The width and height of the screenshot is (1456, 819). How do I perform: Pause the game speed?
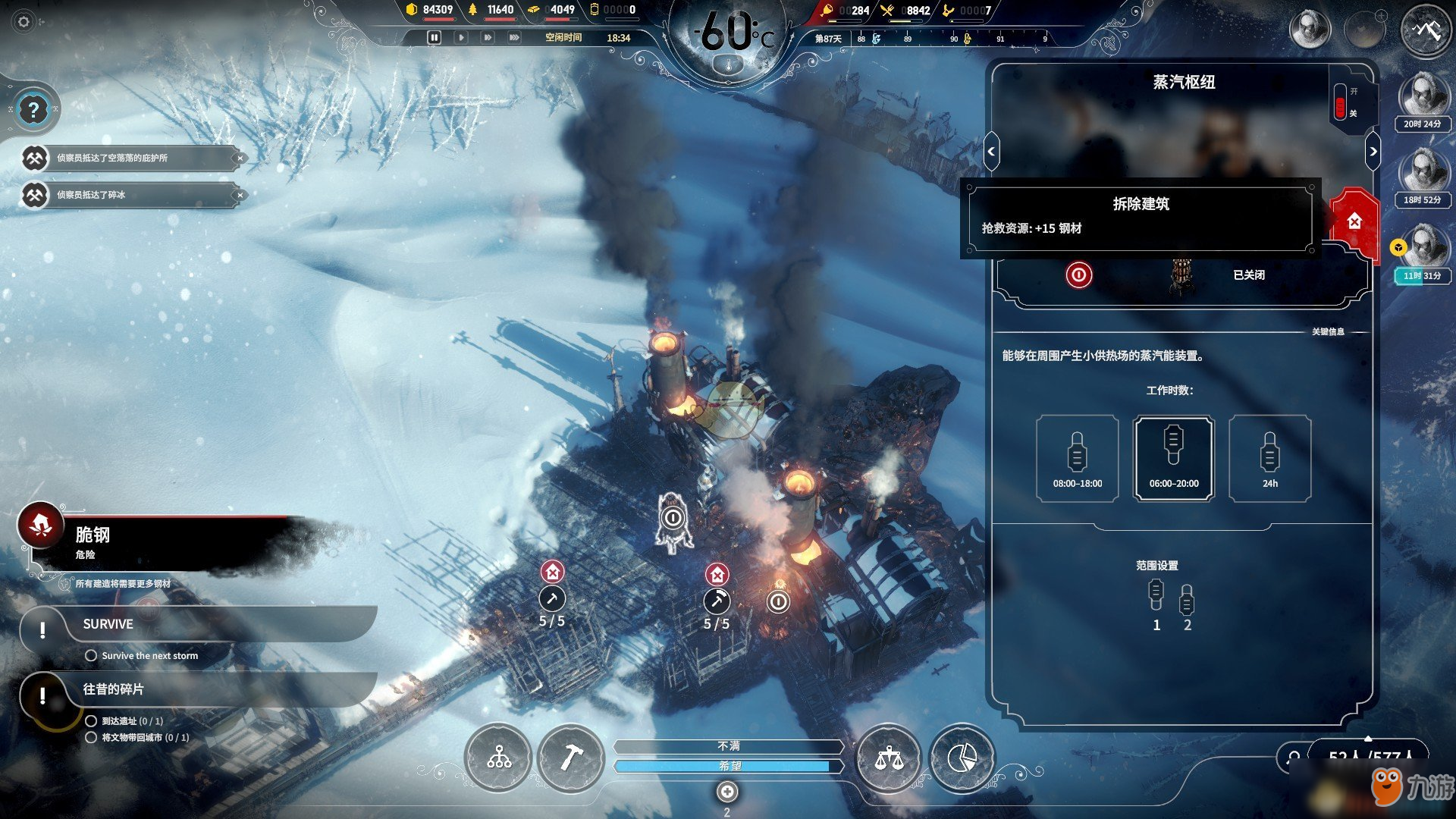point(434,37)
